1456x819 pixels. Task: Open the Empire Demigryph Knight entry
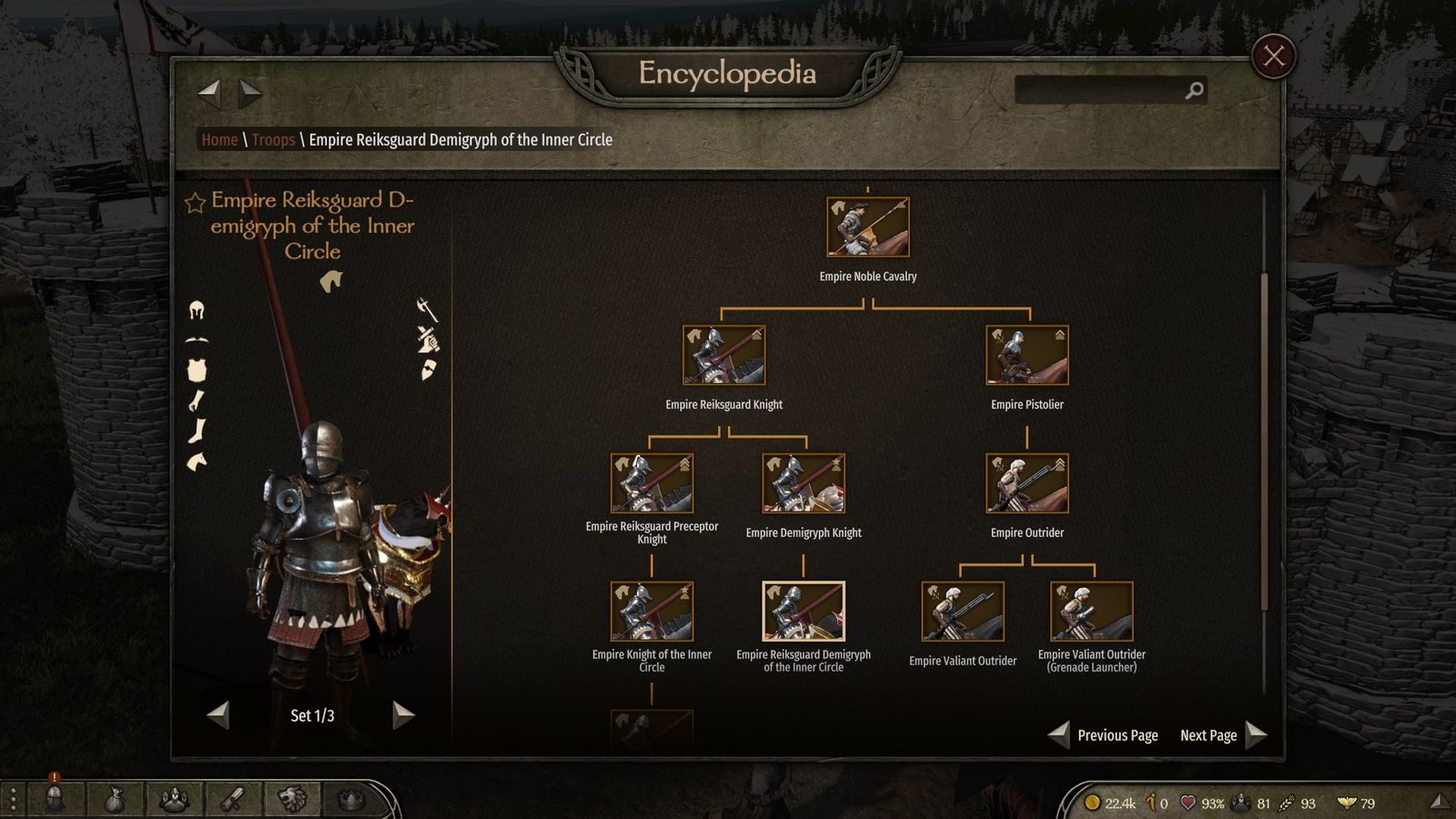pos(803,483)
